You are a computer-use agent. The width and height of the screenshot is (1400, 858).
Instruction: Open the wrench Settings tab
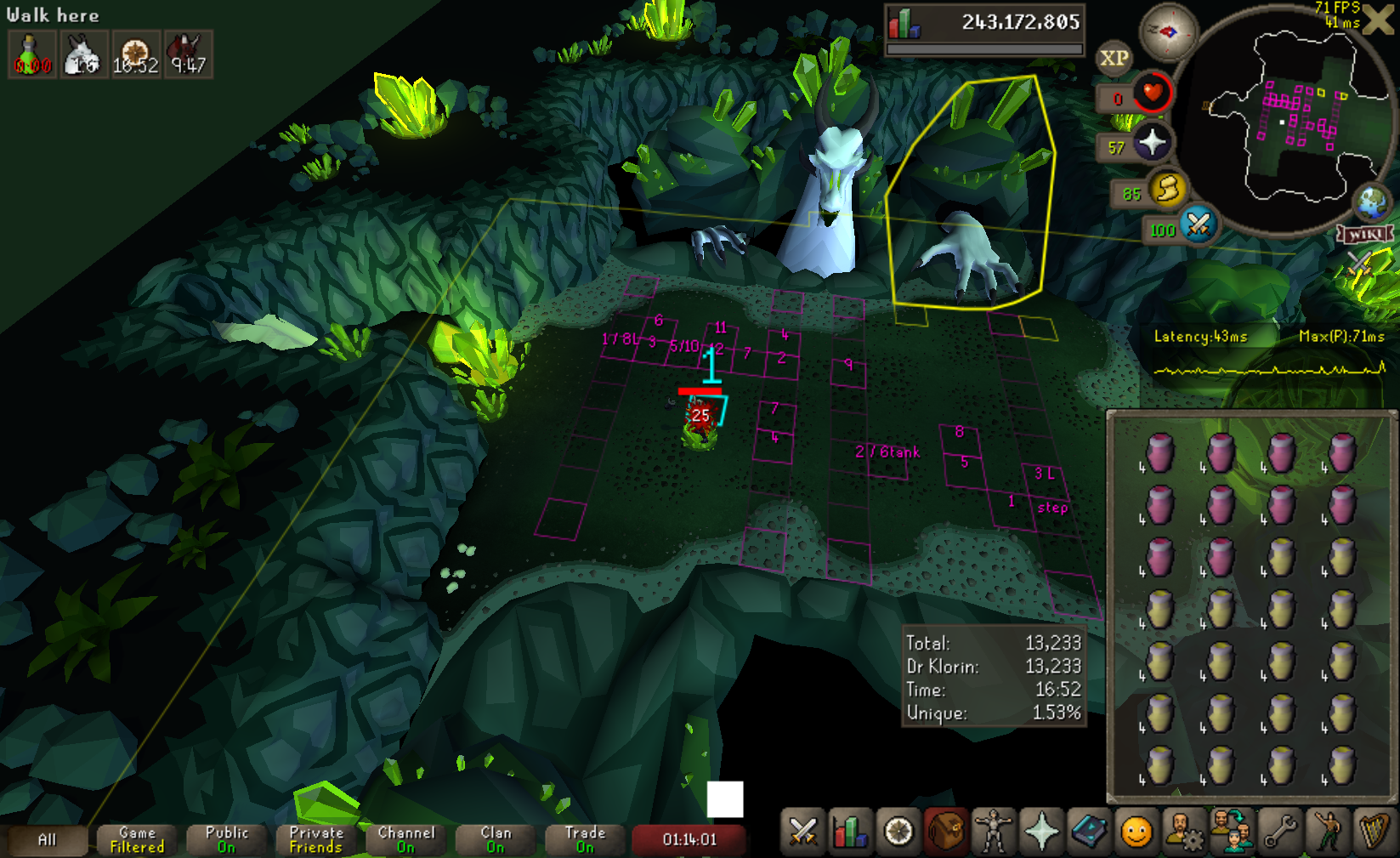coord(1280,832)
